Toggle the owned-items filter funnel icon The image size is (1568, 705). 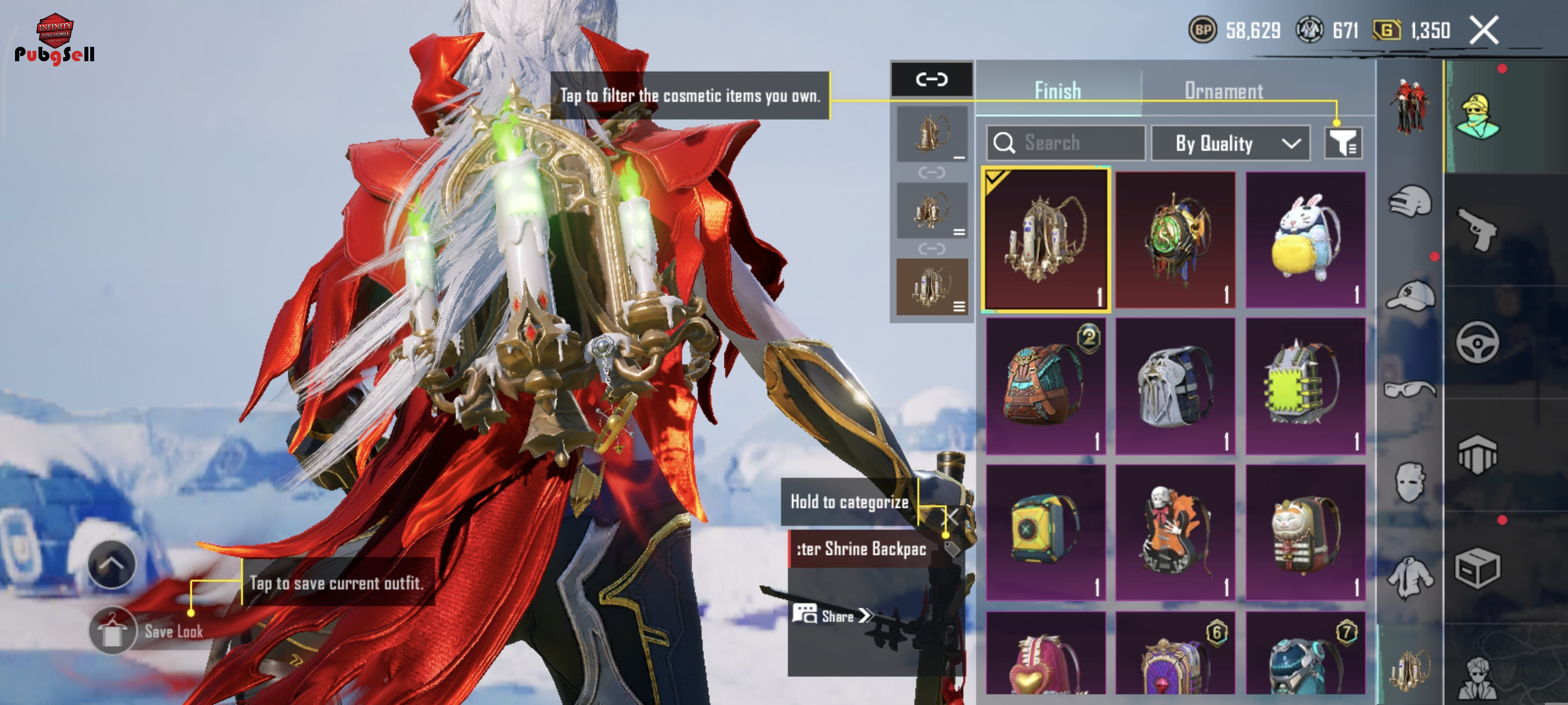(1343, 143)
